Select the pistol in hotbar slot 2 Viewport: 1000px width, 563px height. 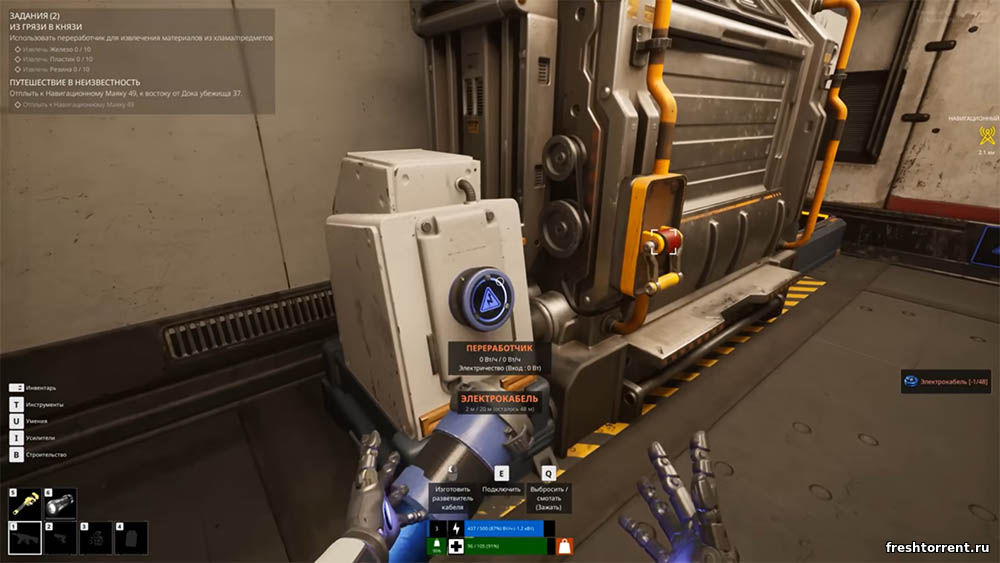tap(61, 538)
